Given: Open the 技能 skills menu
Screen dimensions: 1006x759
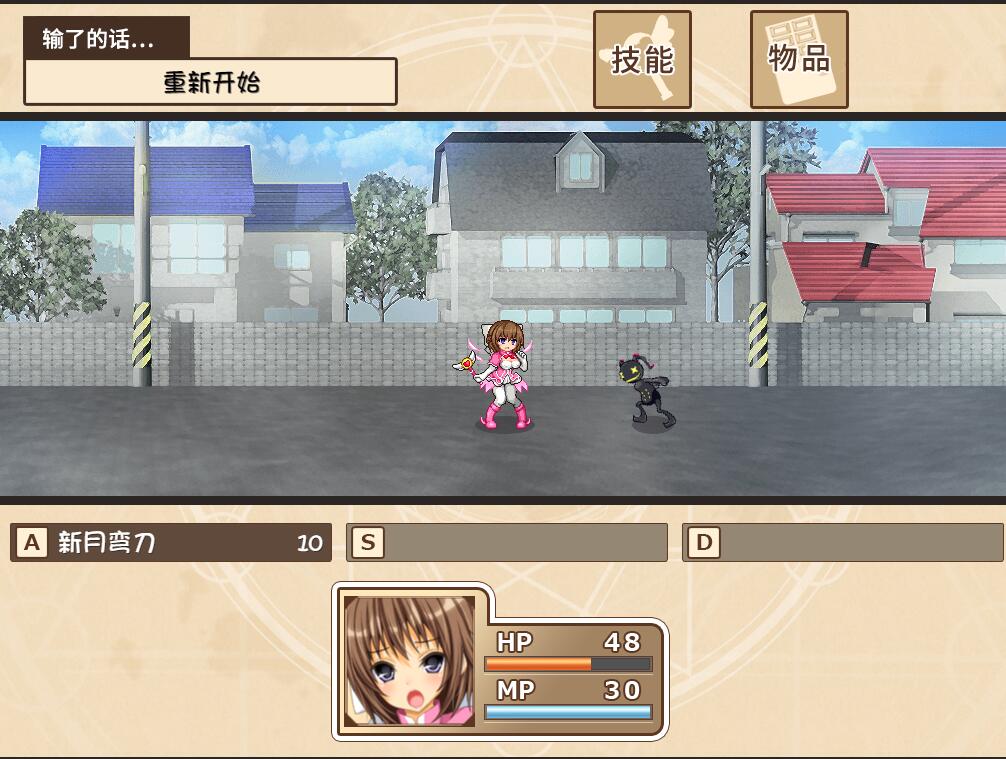Looking at the screenshot, I should (x=642, y=60).
